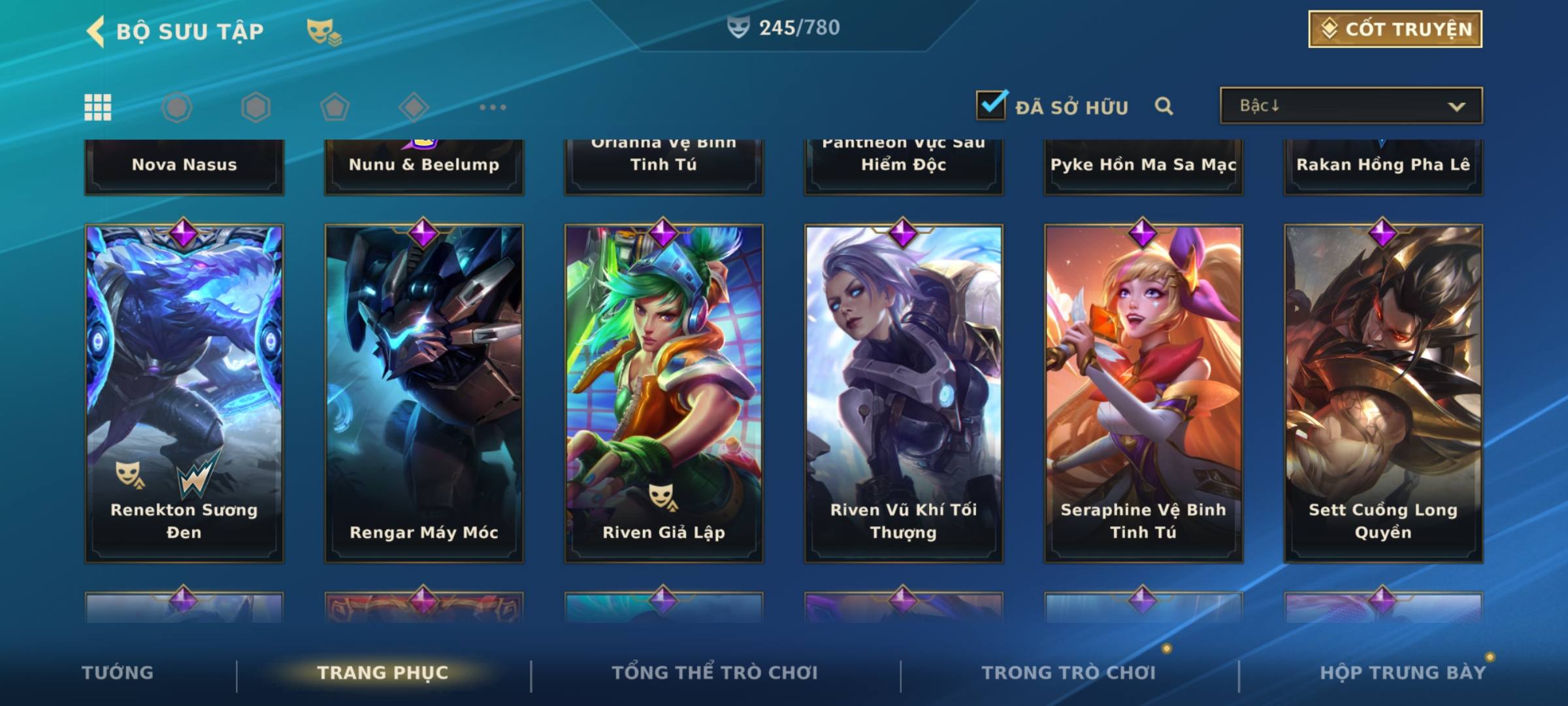Open the skin search magnifier
Viewport: 1568px width, 706px height.
click(1164, 106)
